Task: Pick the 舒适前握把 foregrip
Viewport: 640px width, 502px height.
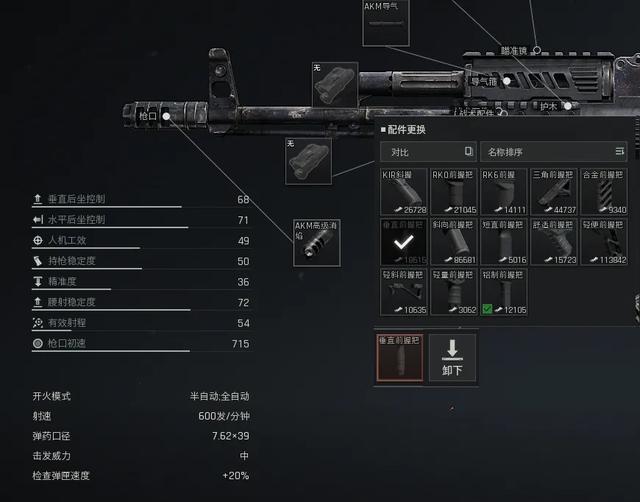Action: tap(553, 242)
